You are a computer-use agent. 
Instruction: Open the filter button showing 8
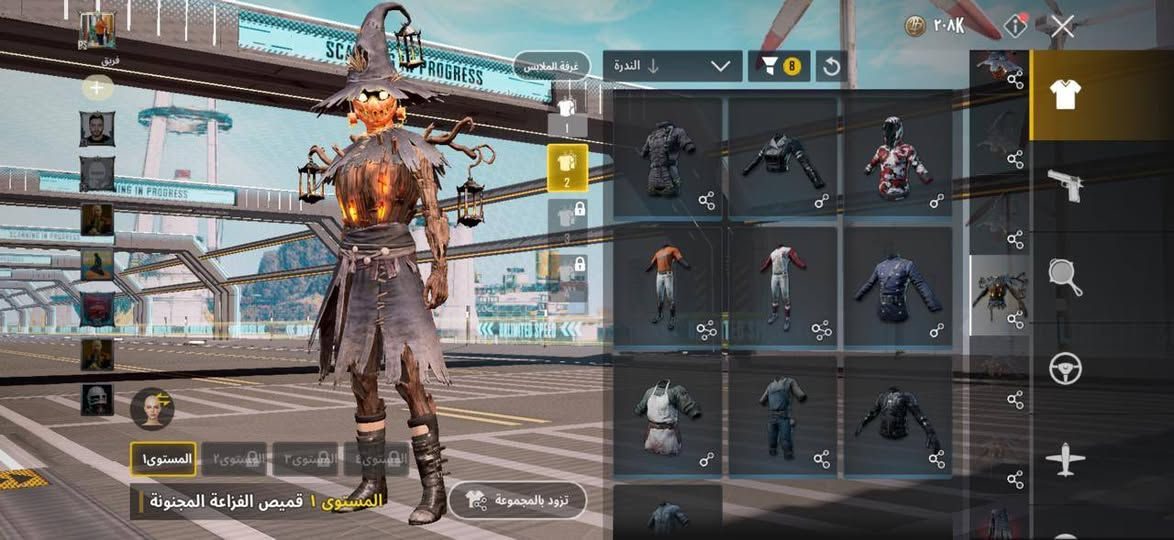point(779,66)
